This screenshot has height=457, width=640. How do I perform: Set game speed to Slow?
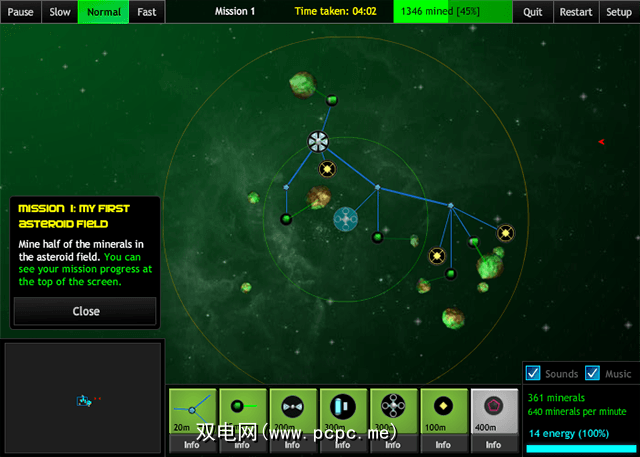(59, 12)
